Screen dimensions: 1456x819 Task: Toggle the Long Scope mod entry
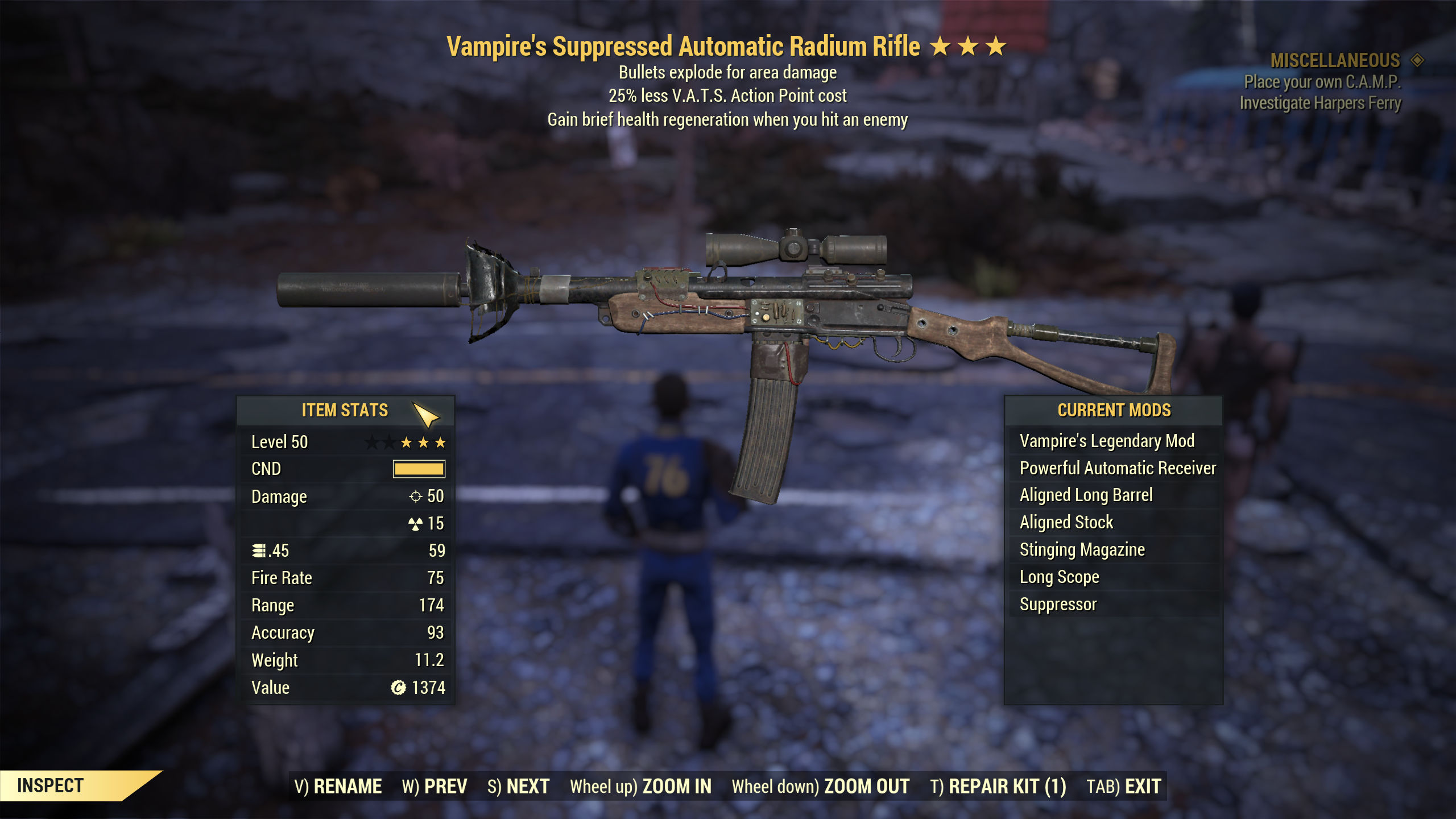pos(1059,577)
